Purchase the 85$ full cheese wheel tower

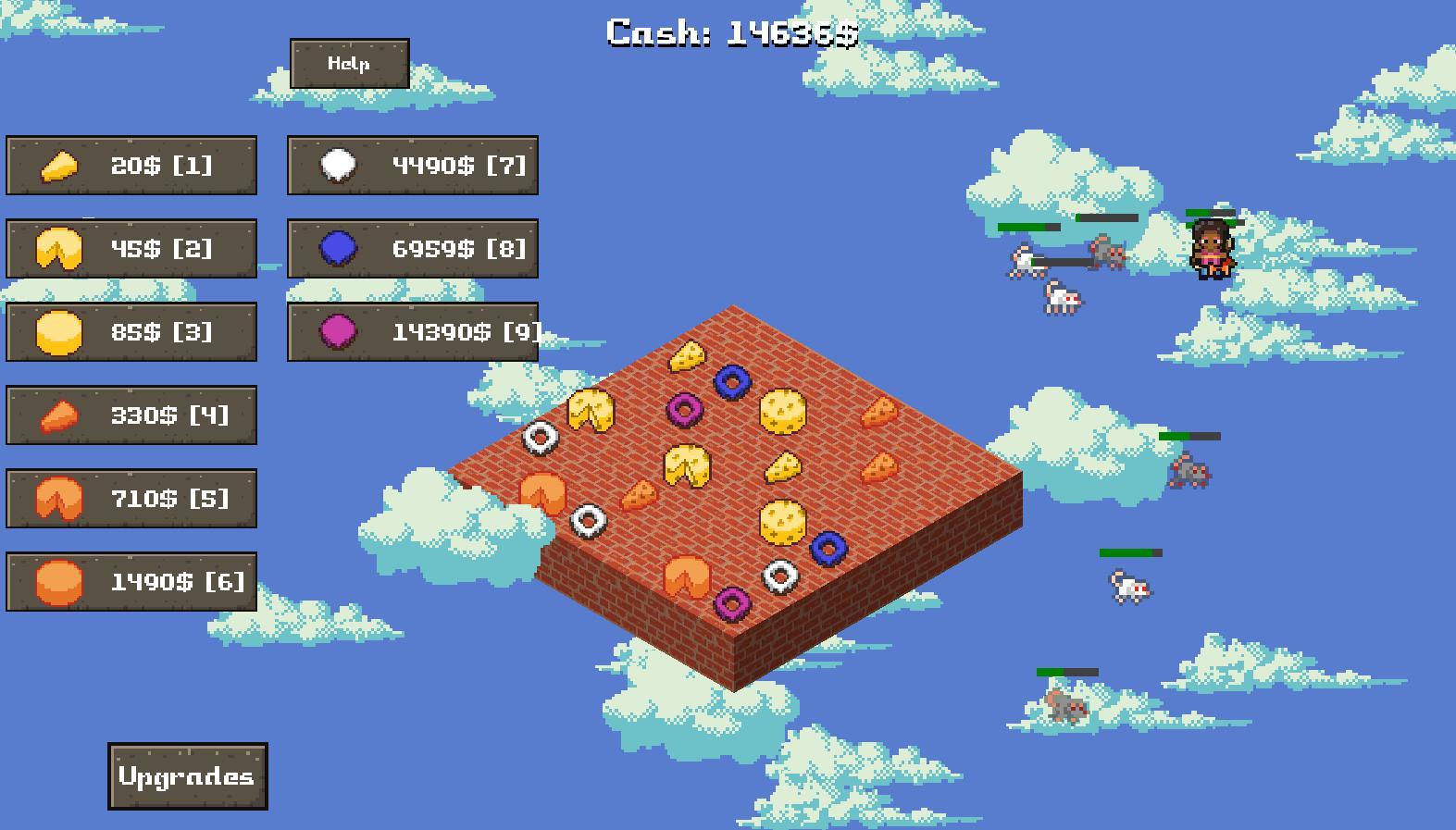click(131, 331)
